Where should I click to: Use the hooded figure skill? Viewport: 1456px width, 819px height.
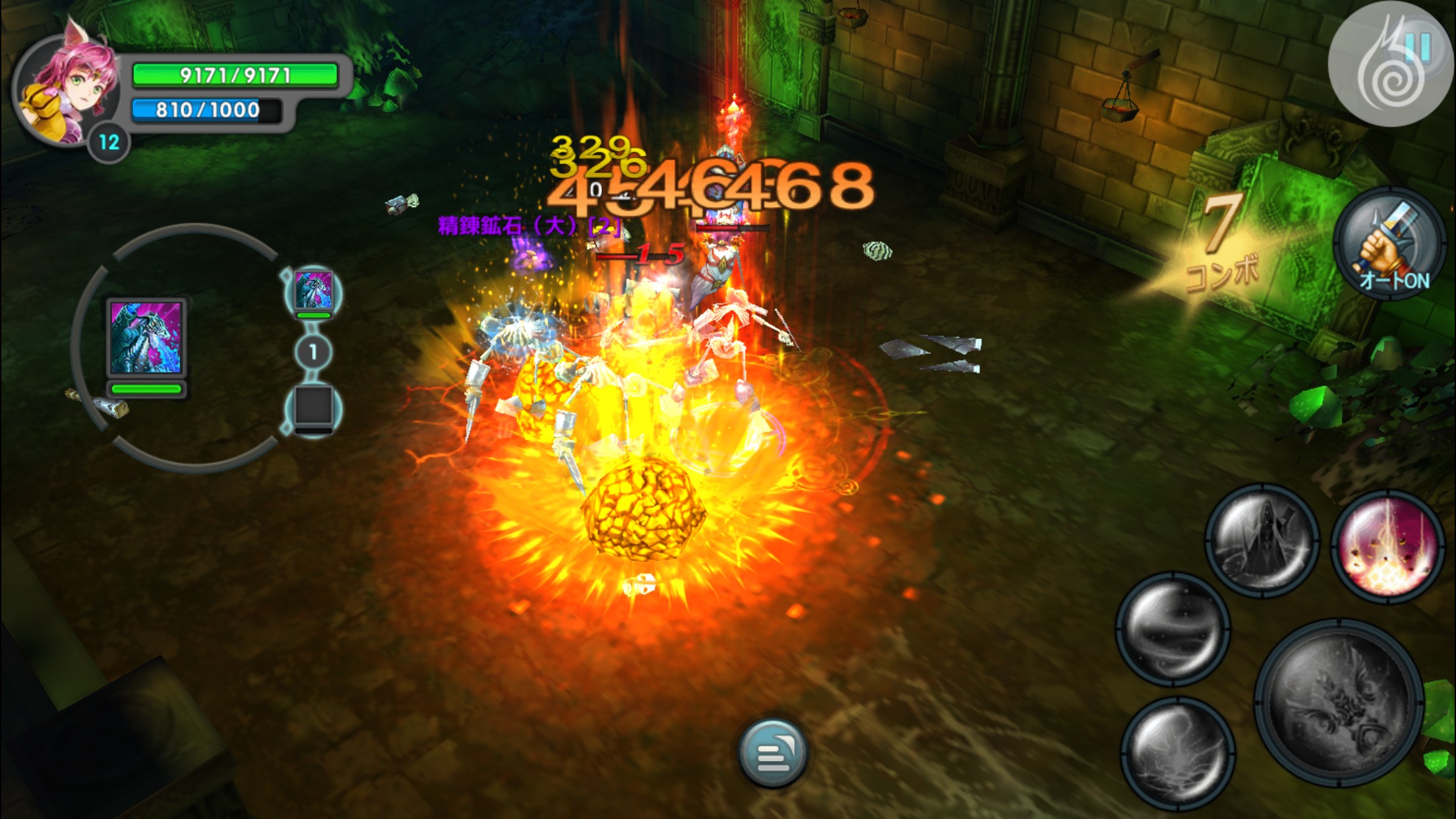coord(1262,541)
